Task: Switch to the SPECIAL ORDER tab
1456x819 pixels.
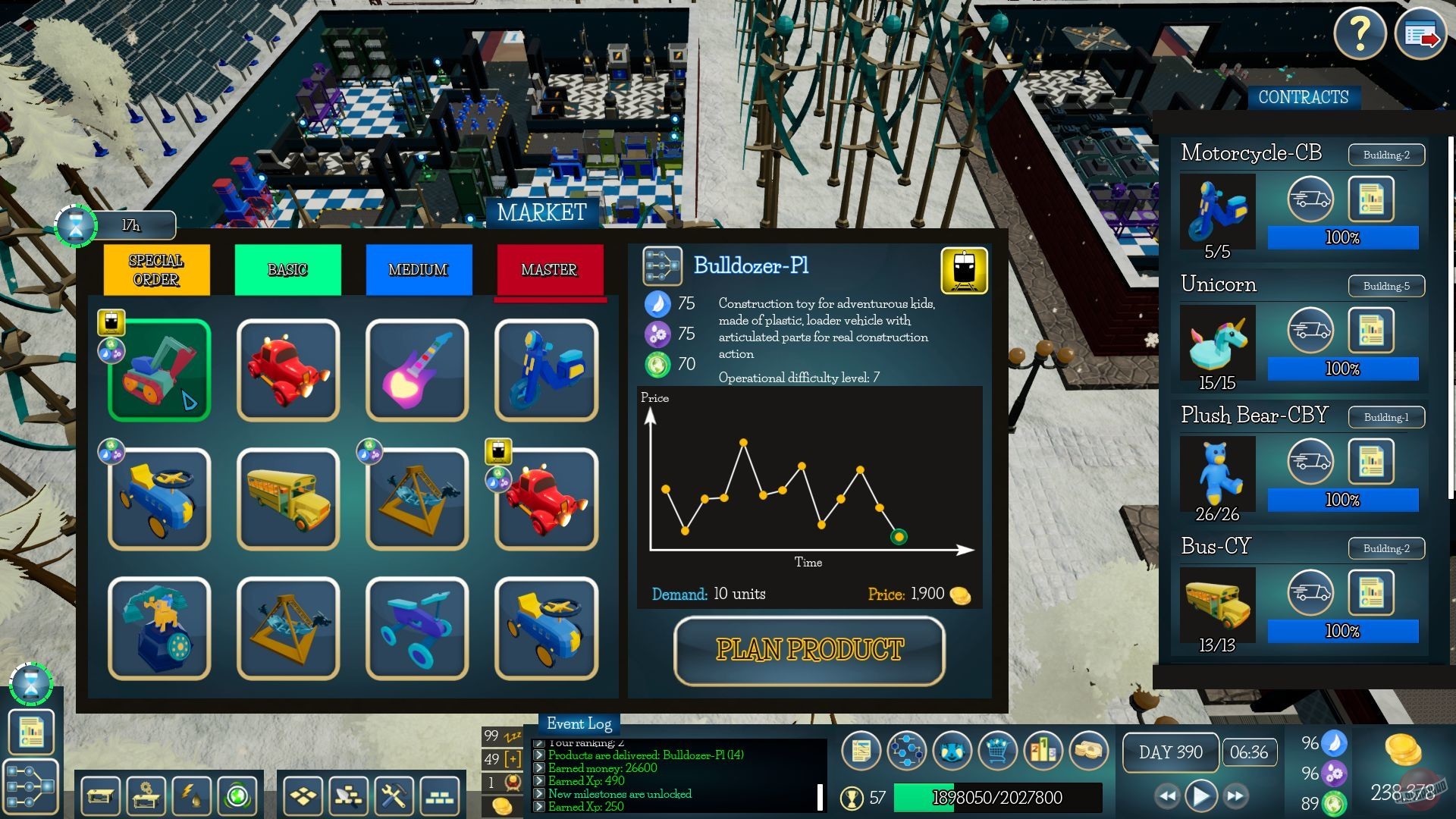Action: pyautogui.click(x=155, y=270)
